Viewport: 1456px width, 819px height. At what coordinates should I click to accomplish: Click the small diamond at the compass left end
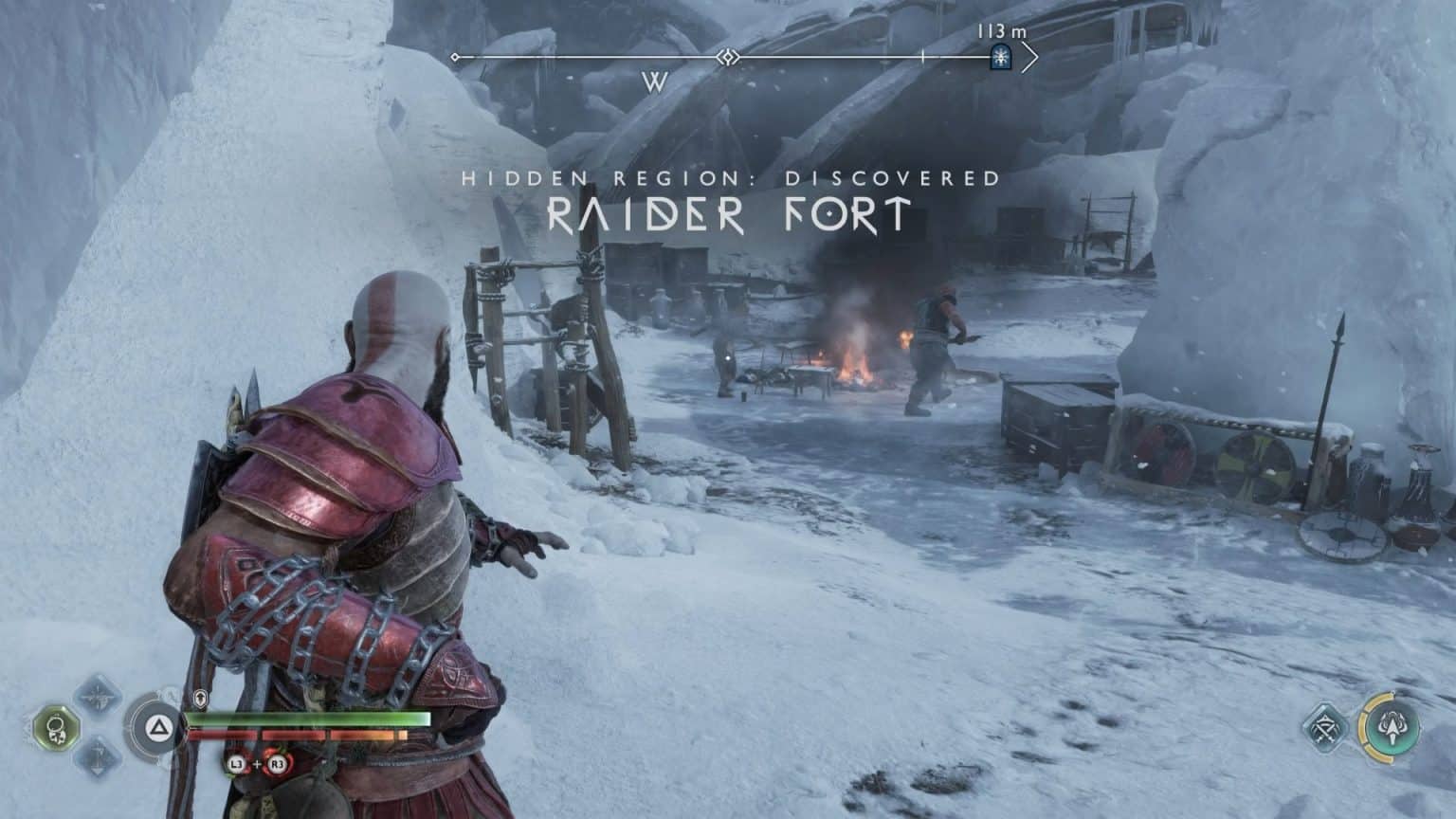(x=454, y=57)
